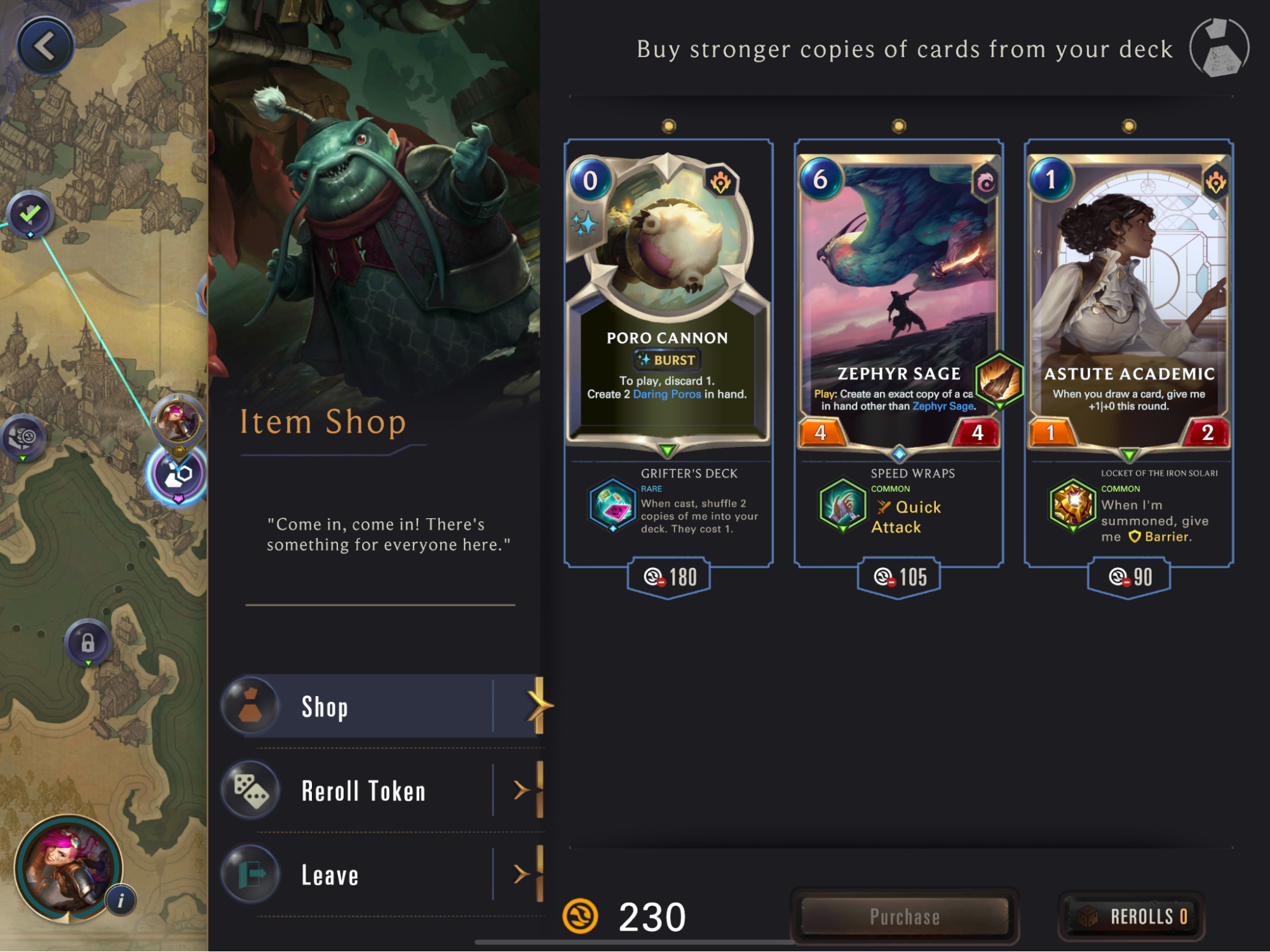Inspect the Grifter's Deck item icon

coord(612,506)
